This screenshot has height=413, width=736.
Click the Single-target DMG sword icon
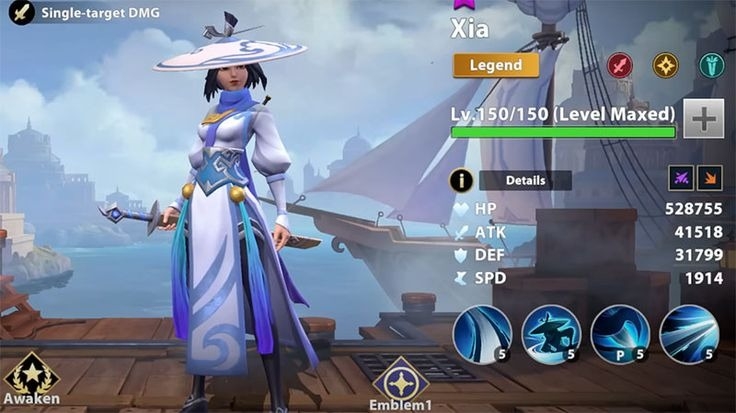click(x=21, y=13)
